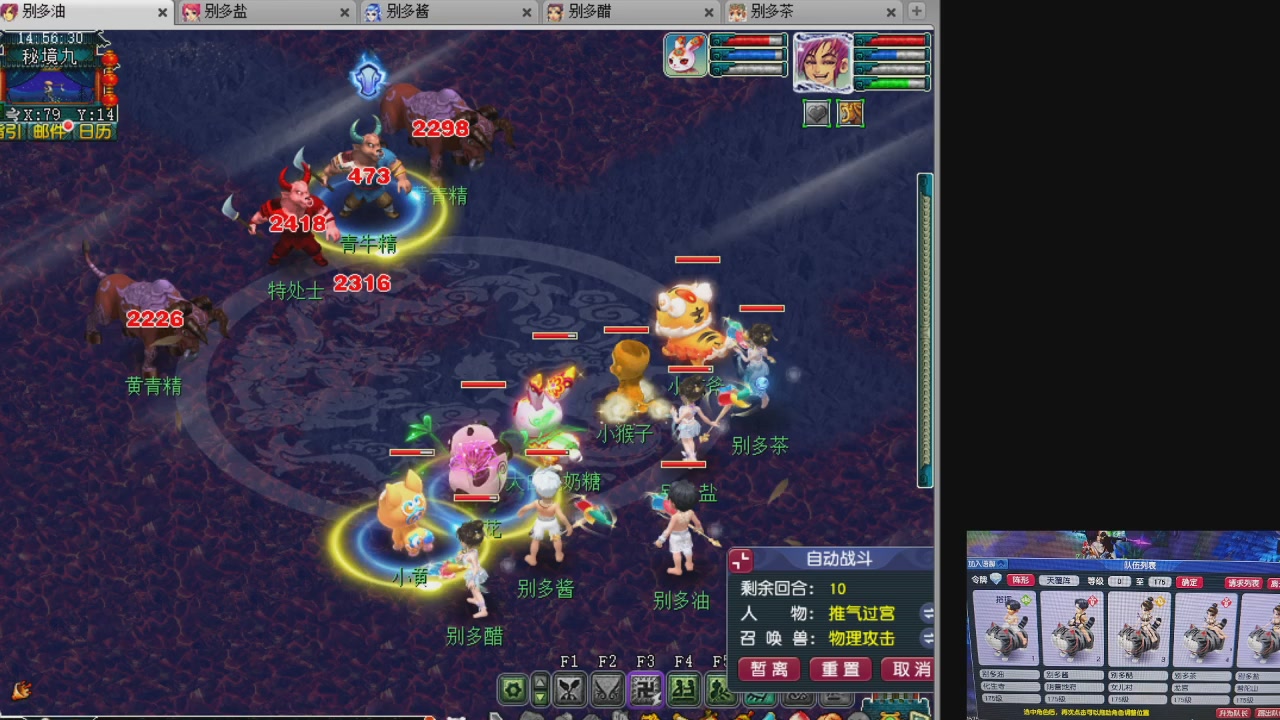Click the 175 level upper-bound field
The image size is (1280, 720).
[x=1159, y=581]
